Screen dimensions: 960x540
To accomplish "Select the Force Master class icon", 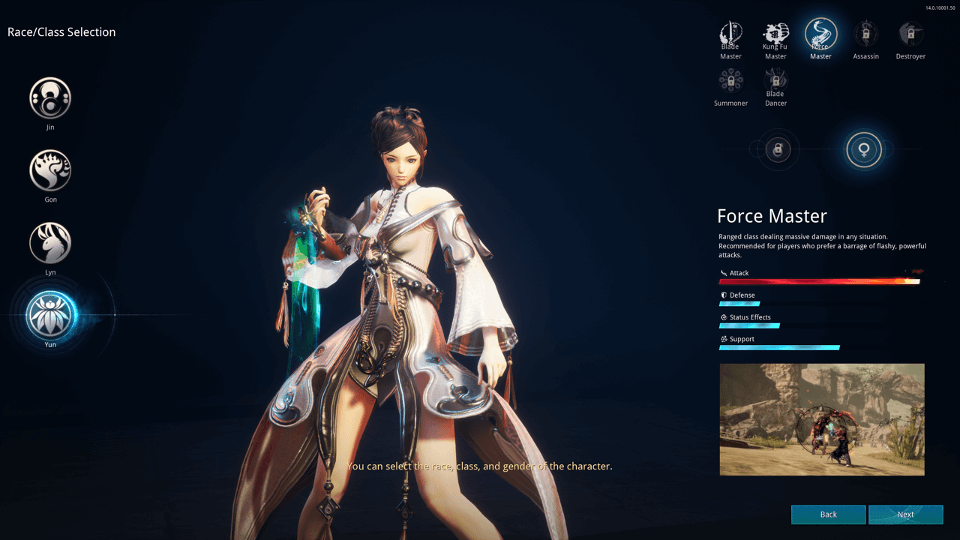I will pyautogui.click(x=821, y=35).
